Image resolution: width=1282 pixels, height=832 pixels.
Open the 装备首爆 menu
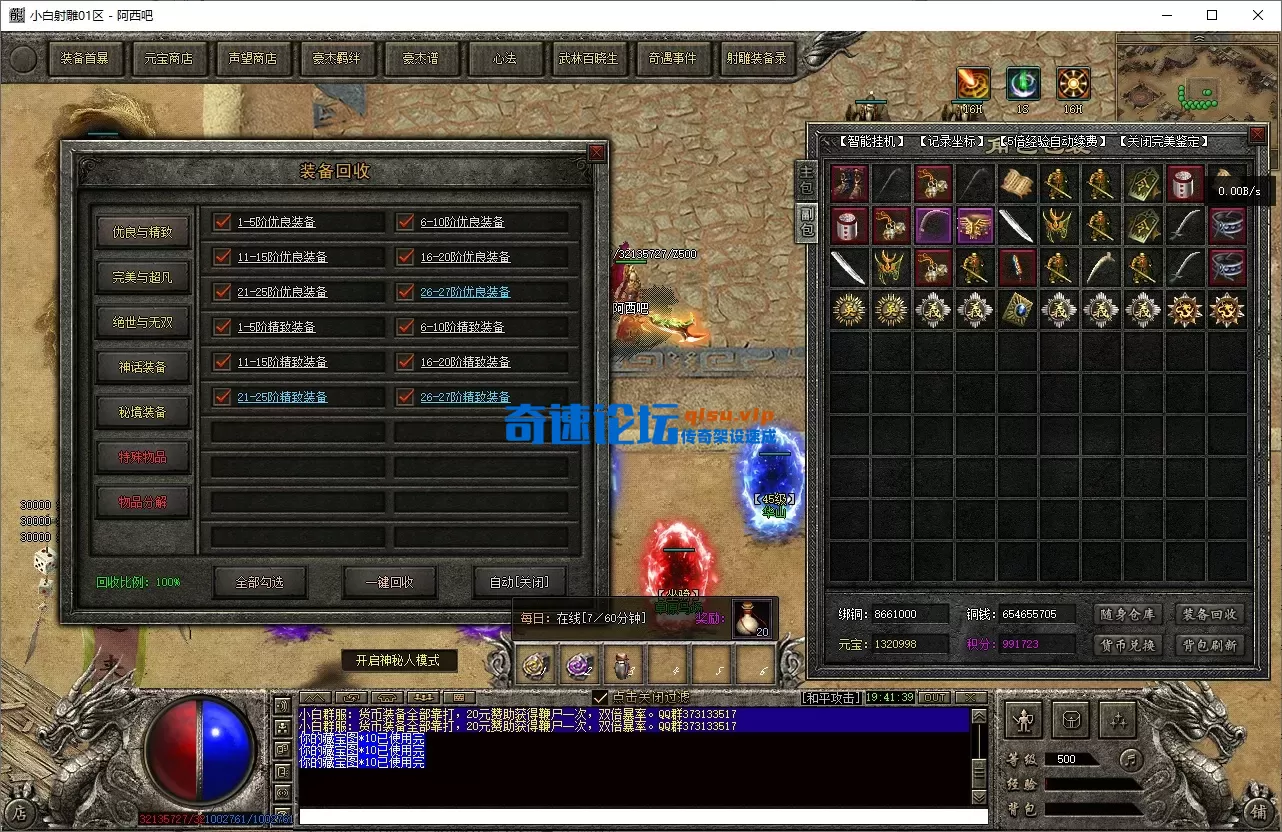pos(84,59)
